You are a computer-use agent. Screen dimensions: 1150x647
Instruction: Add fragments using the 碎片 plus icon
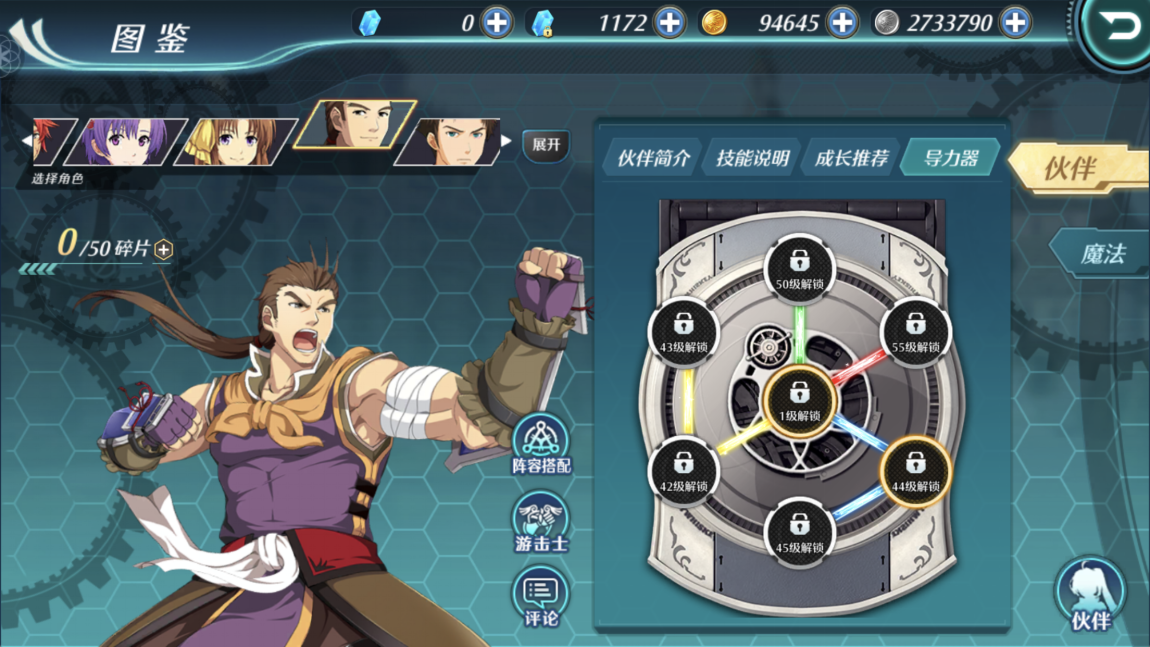point(164,249)
